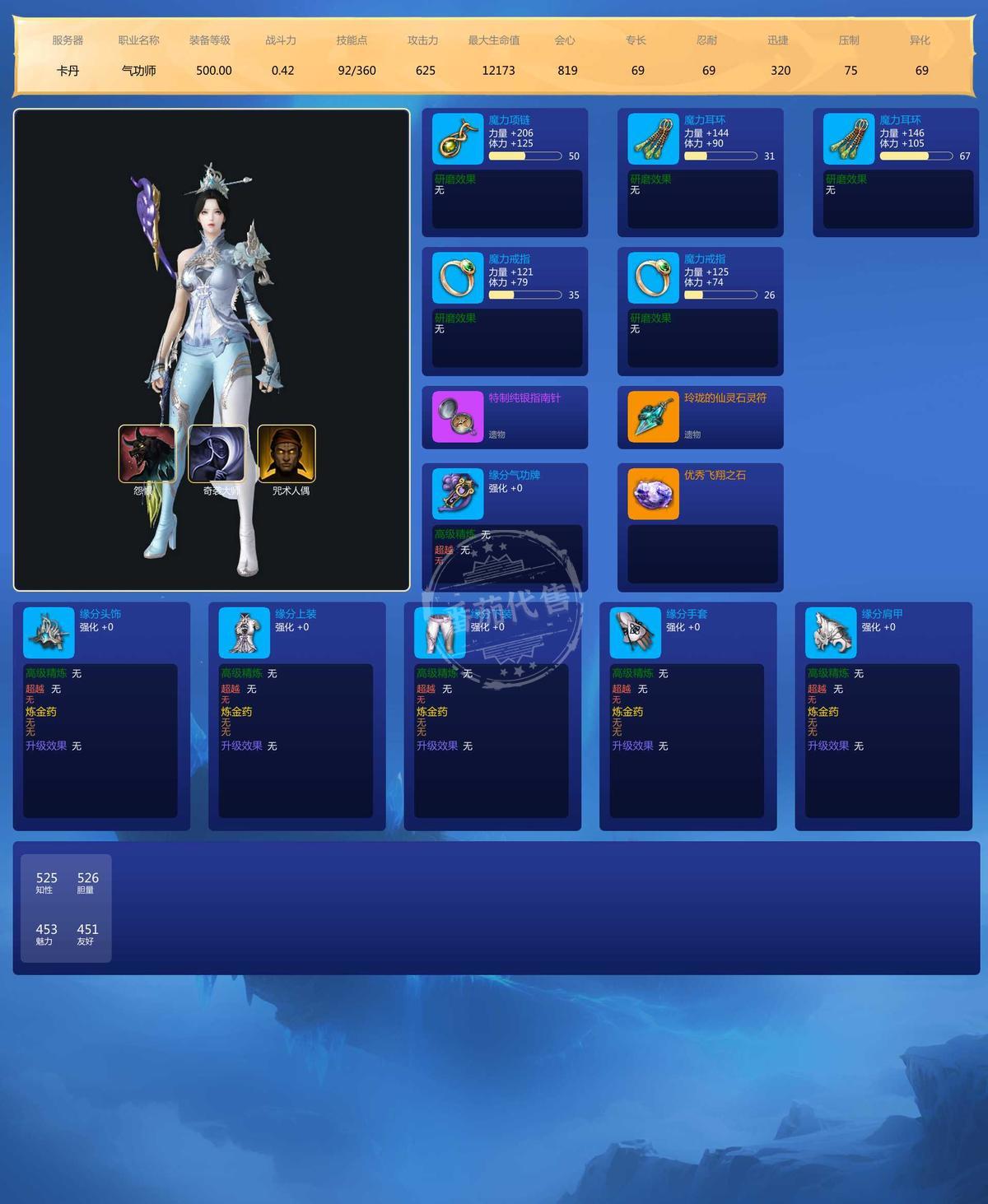Choose the 咒术人偶 engraving card
988x1204 pixels.
tap(287, 453)
